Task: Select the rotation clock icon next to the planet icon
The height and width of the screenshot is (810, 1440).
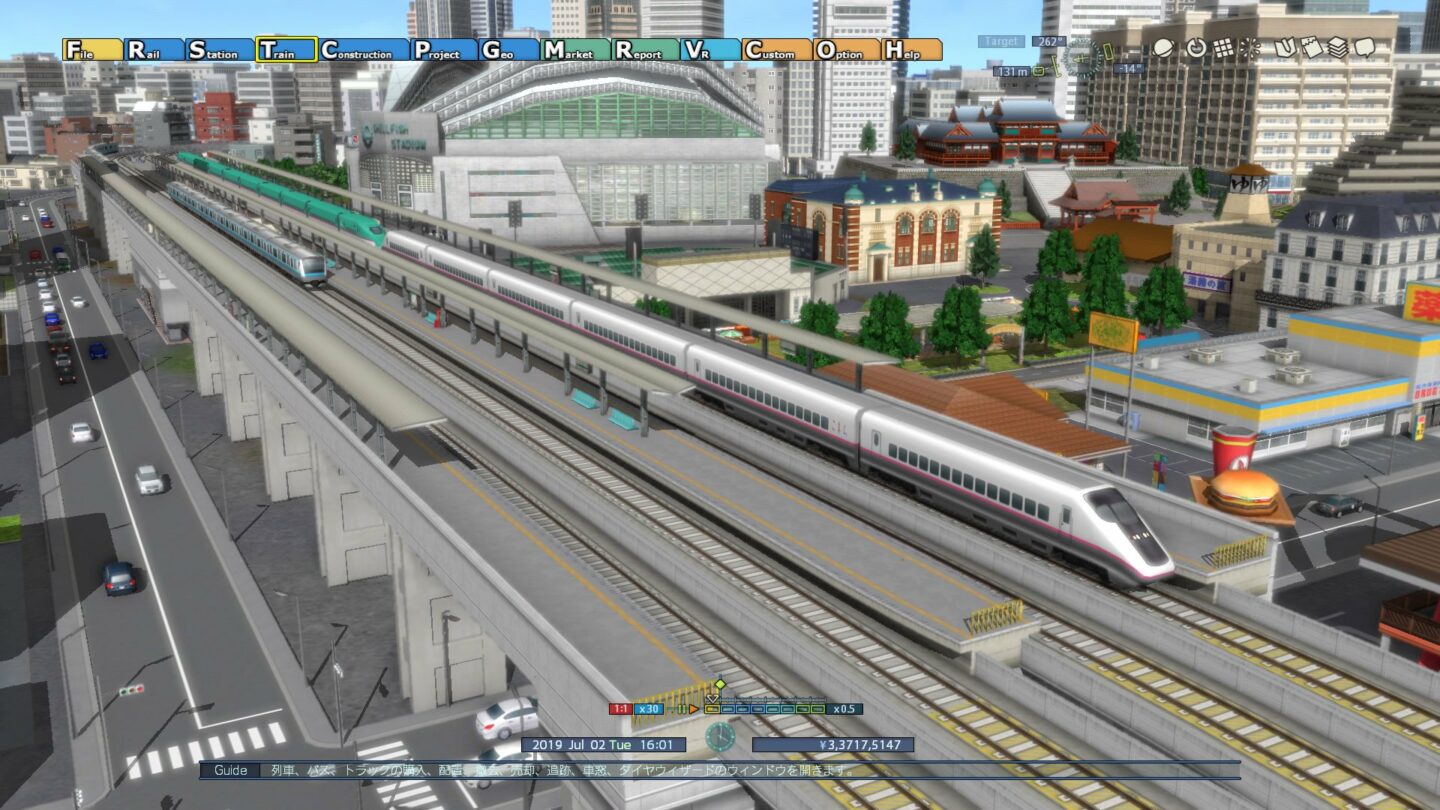Action: [x=1197, y=48]
